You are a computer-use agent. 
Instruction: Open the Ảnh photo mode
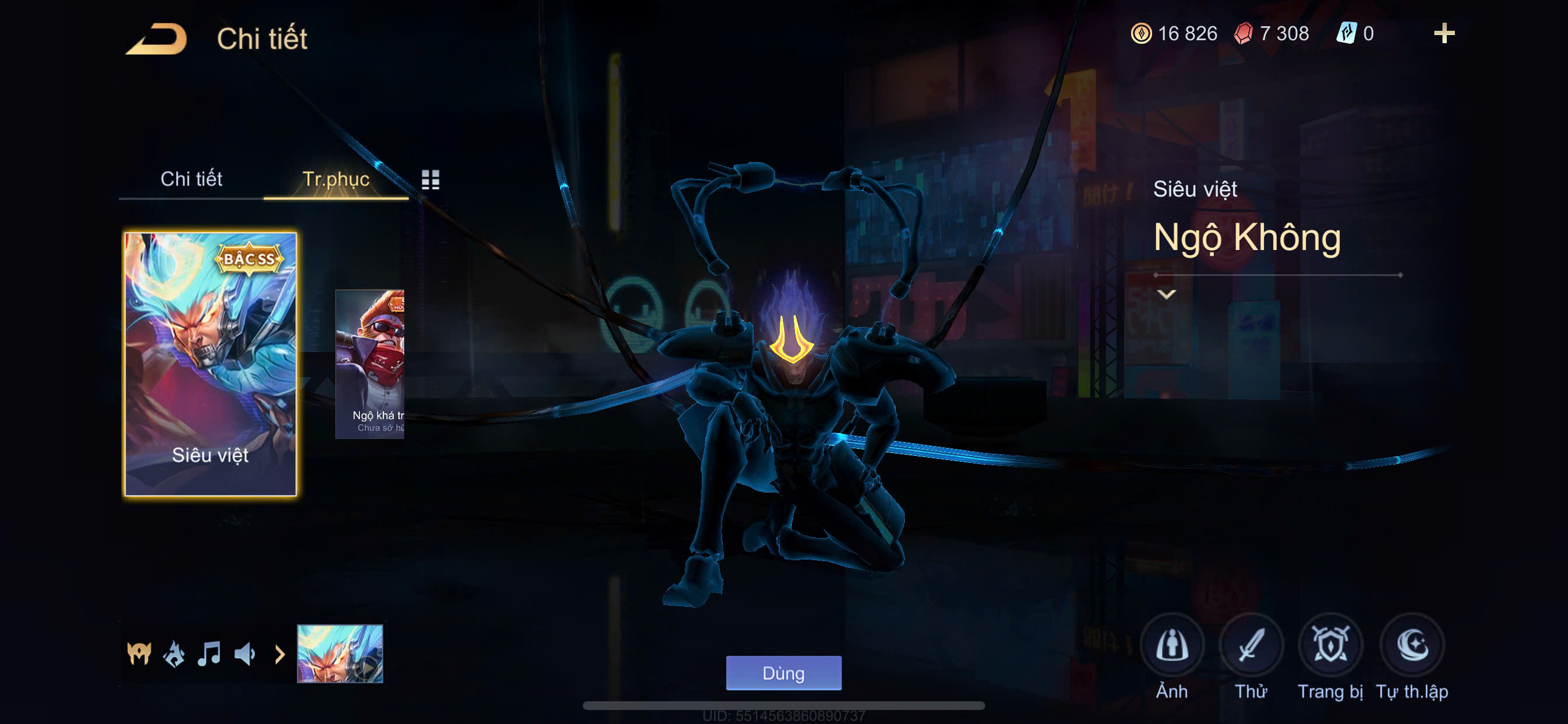click(1172, 645)
